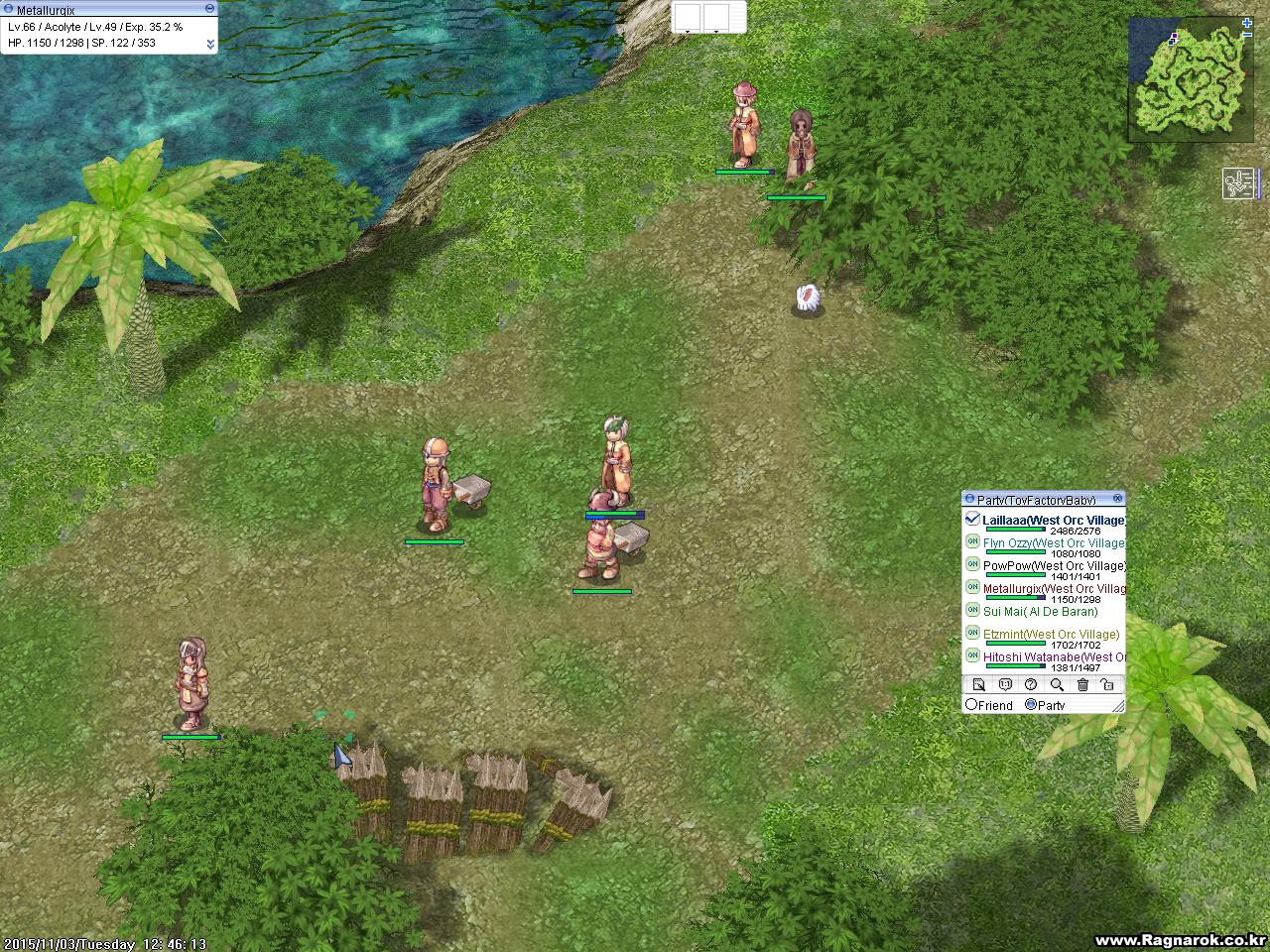
Task: Open the memo icon in the Party window
Action: pyautogui.click(x=978, y=684)
